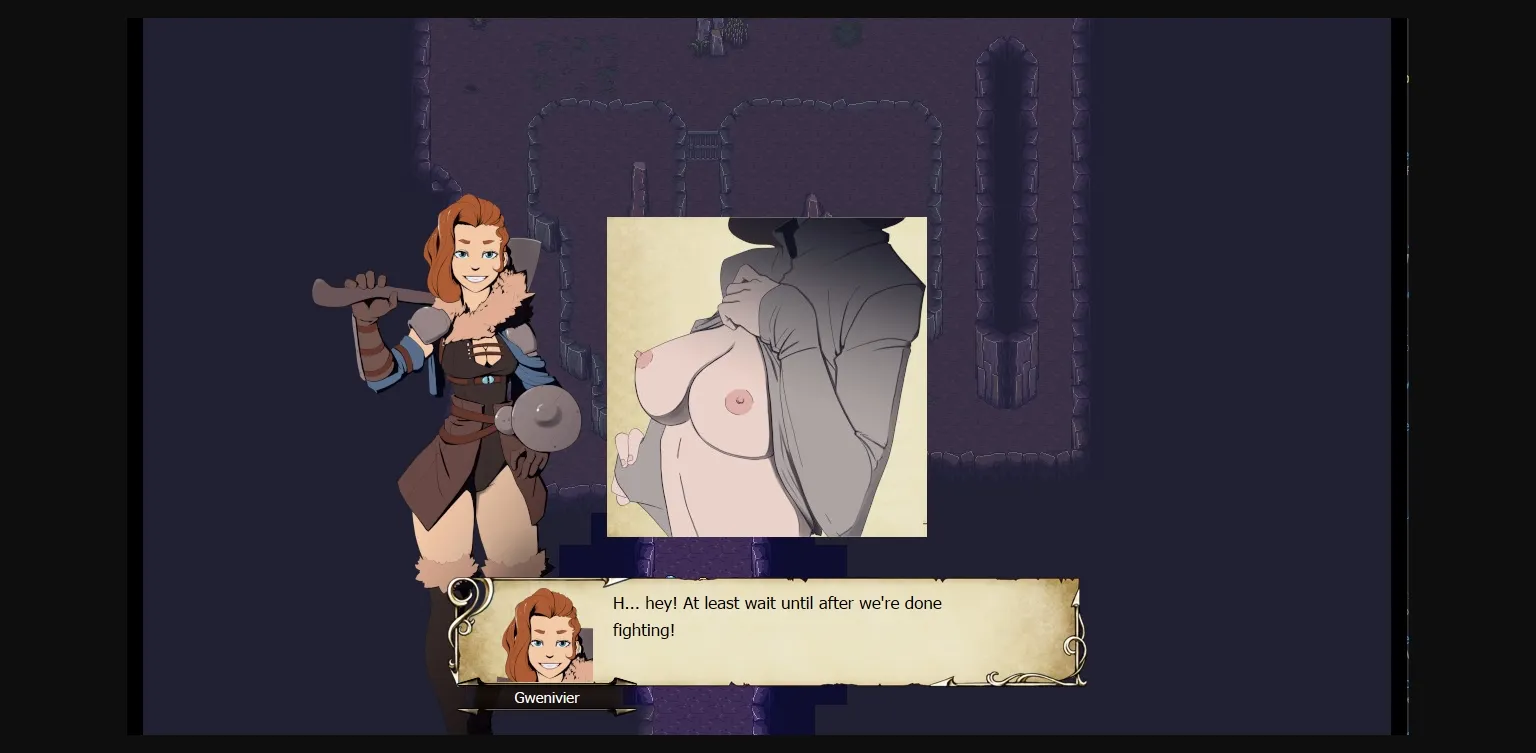Click the prison gate tile at the top of the map
The image size is (1536, 753).
tap(705, 145)
